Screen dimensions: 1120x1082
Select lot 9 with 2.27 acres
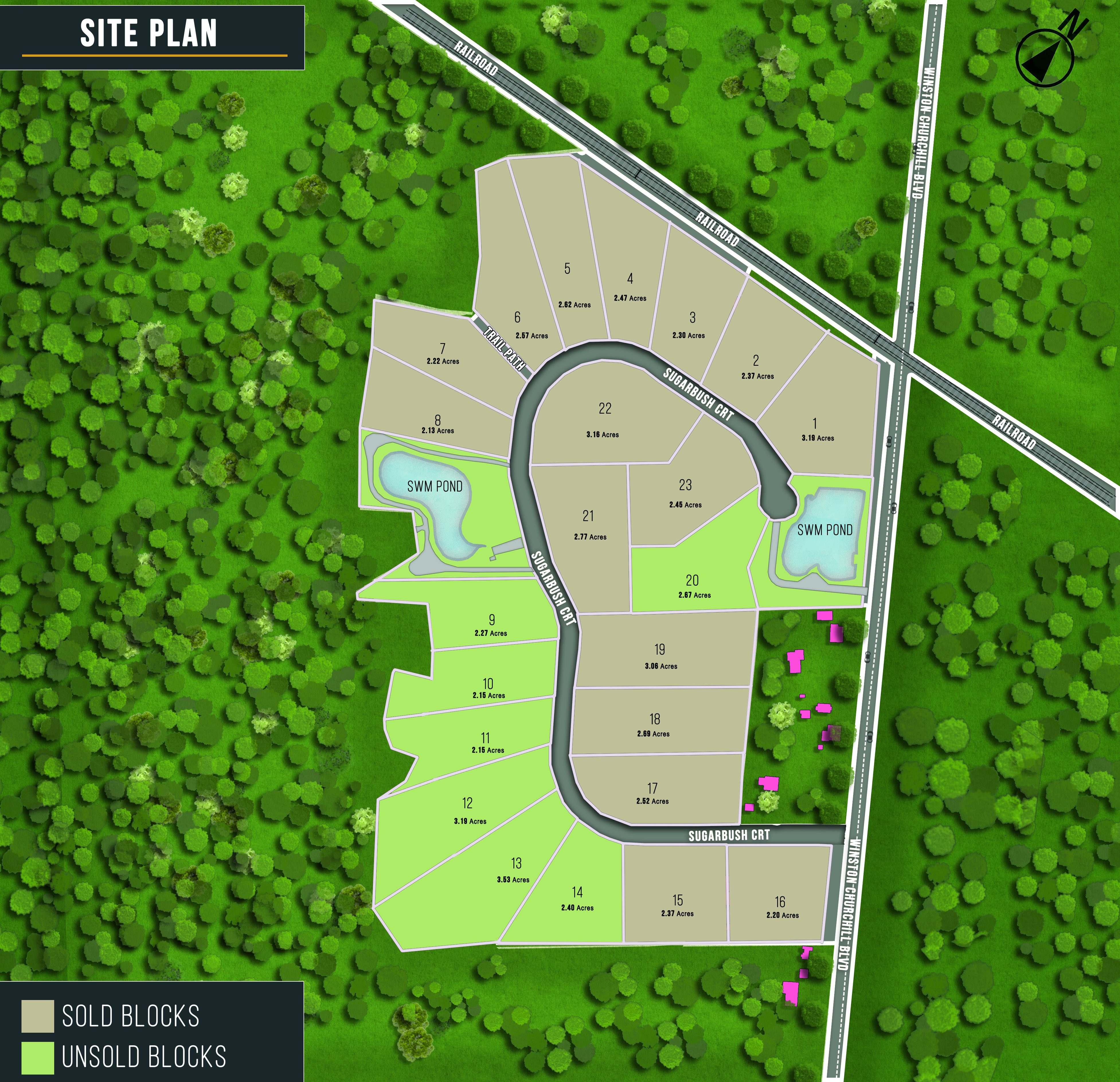pos(491,625)
